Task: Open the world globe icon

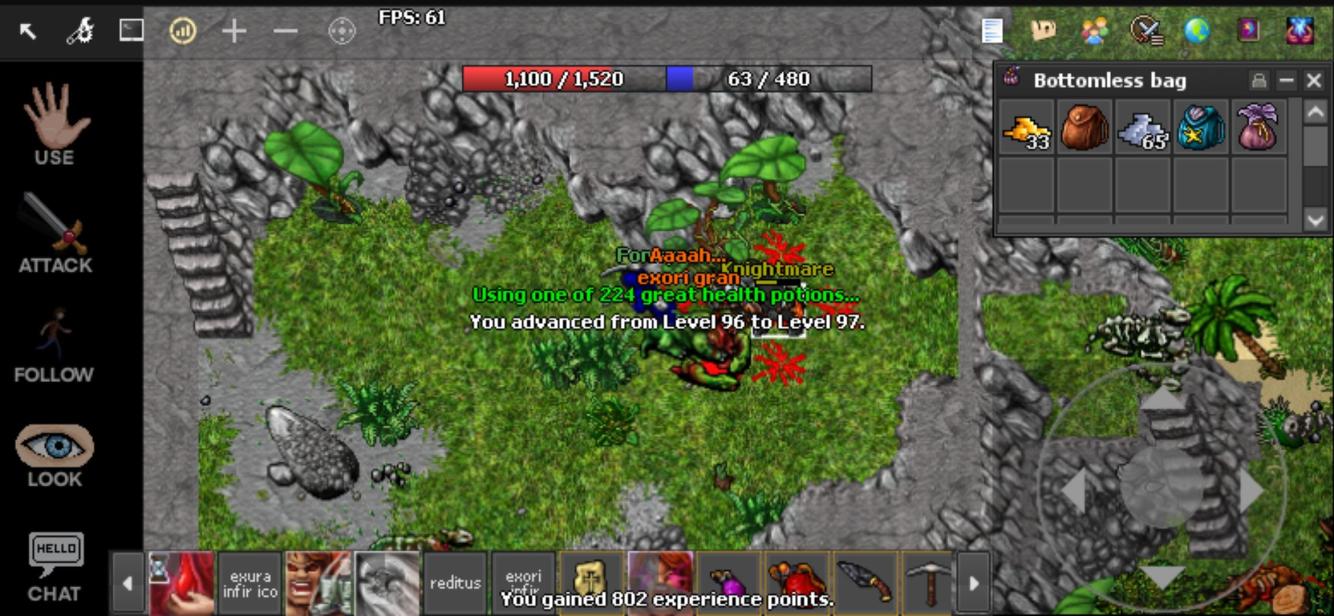Action: (x=1197, y=31)
